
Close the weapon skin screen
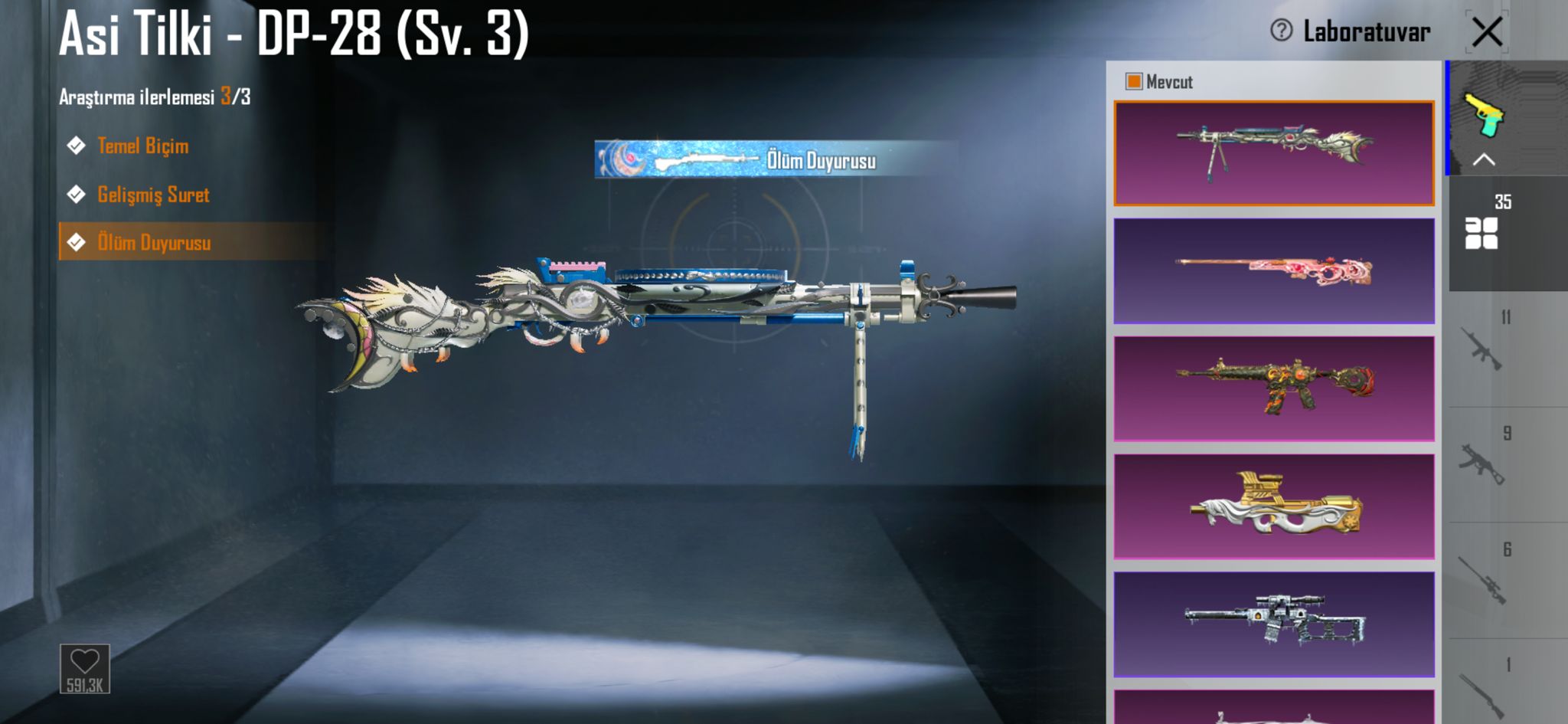click(x=1487, y=32)
